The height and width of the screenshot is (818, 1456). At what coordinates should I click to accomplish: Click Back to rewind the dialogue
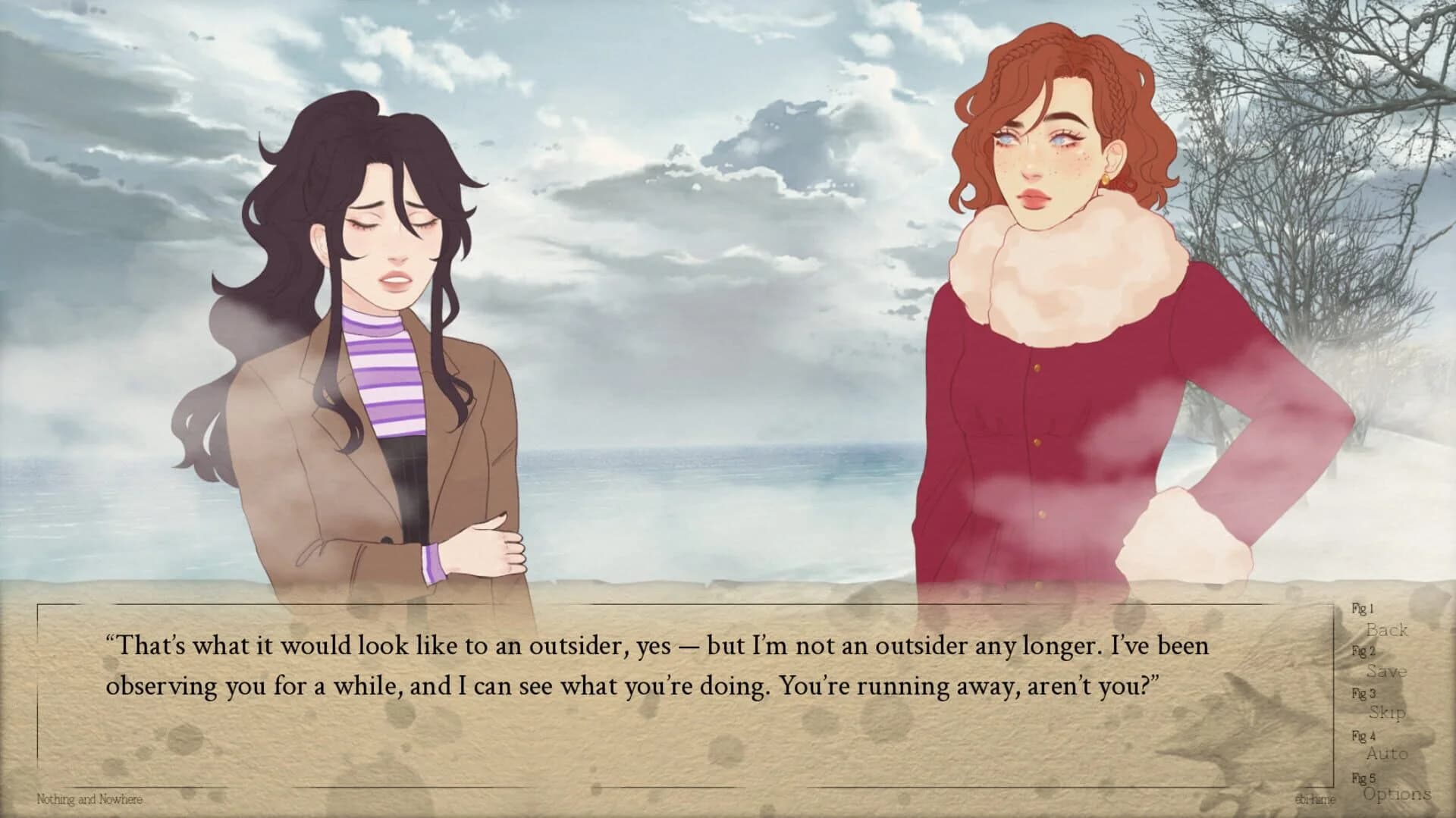pyautogui.click(x=1388, y=631)
